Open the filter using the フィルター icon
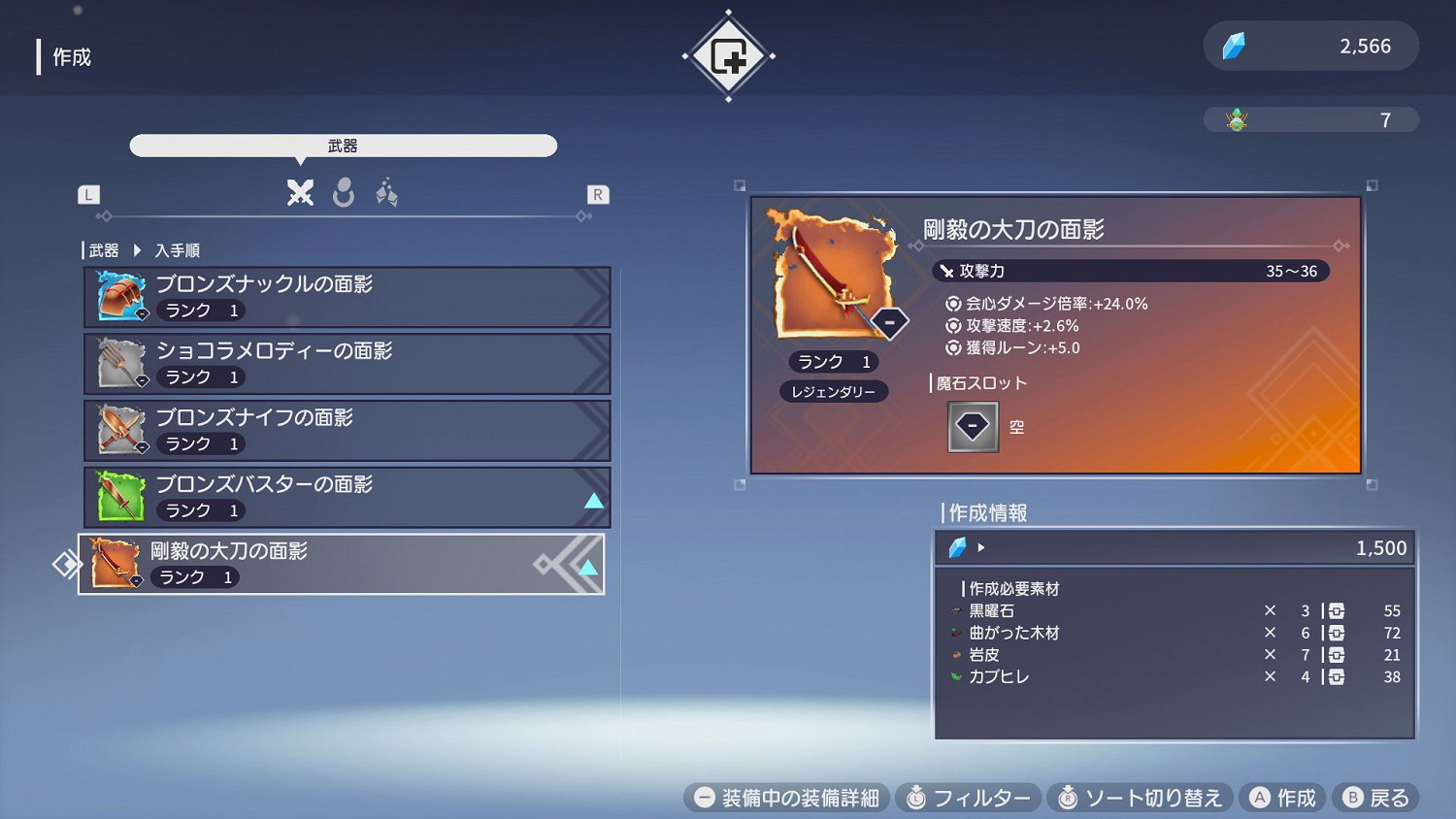The height and width of the screenshot is (819, 1456). 913,797
